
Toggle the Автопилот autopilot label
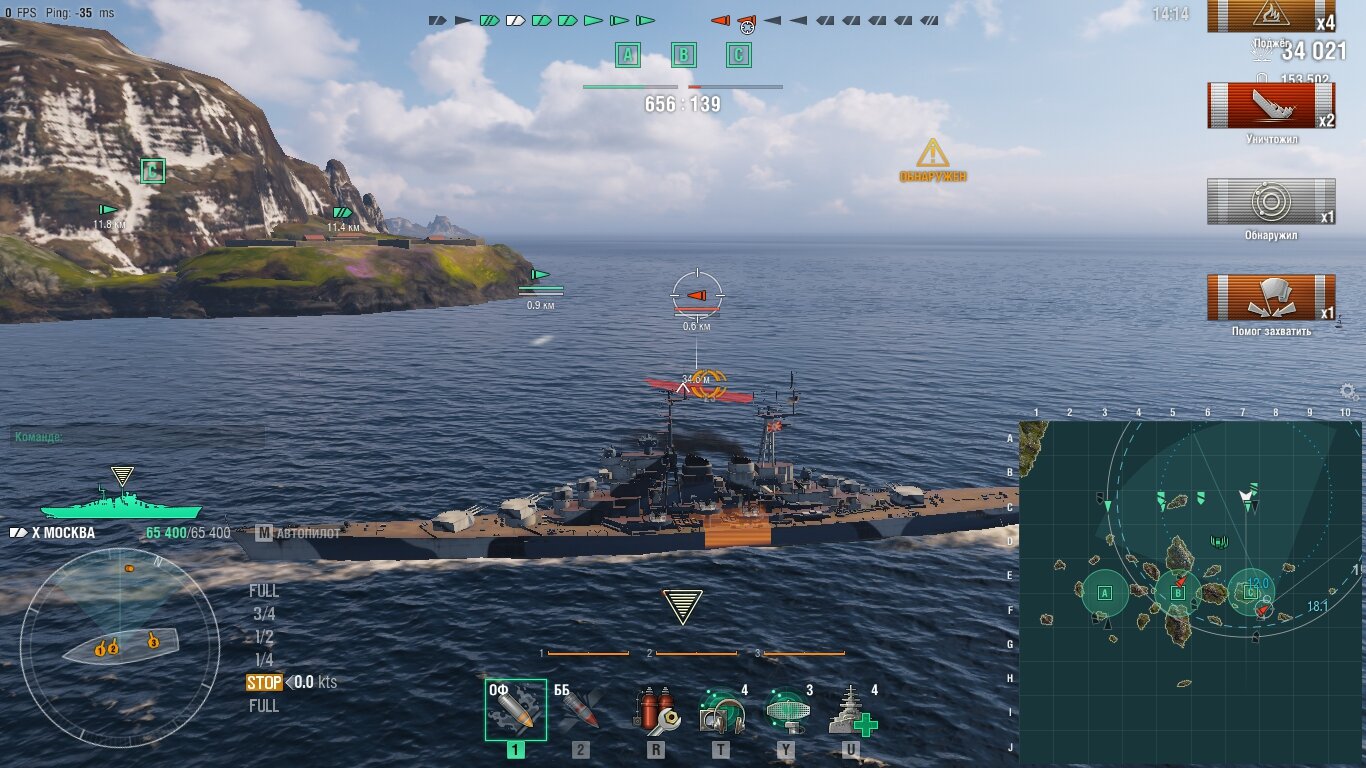point(300,533)
